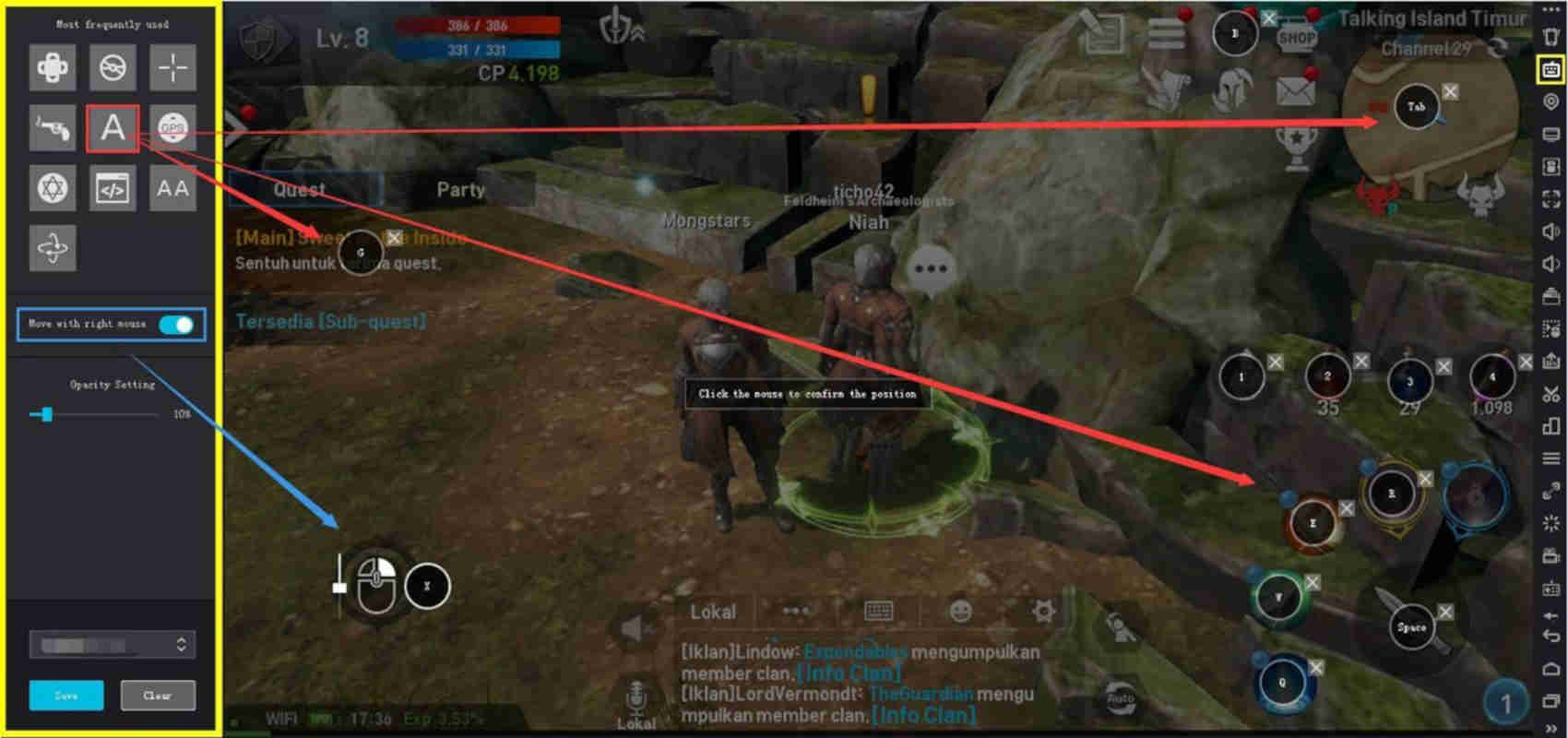Open the profile dropdown above Save button
1568x738 pixels.
point(112,644)
